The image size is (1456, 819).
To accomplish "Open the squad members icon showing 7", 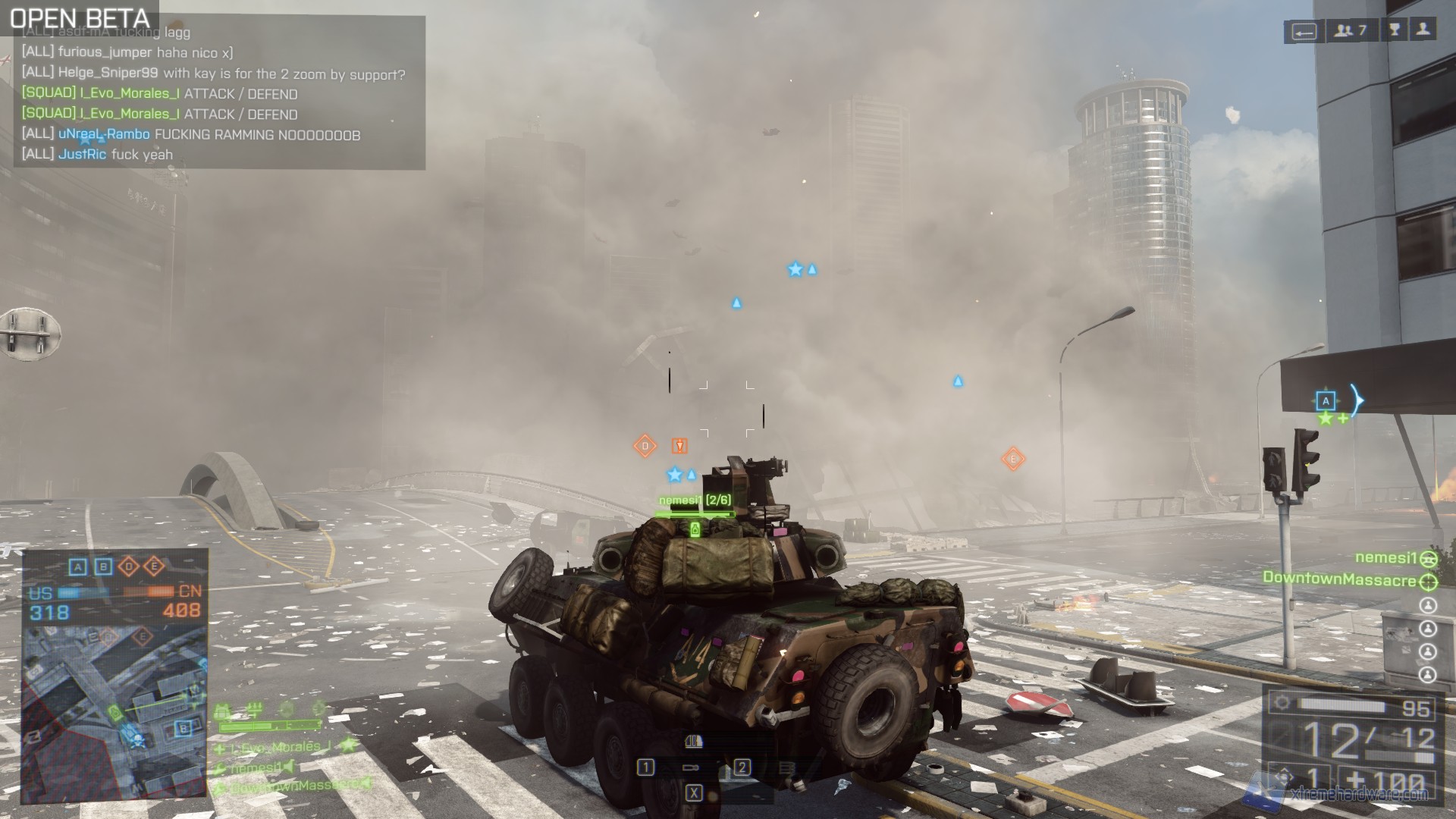I will pos(1351,30).
